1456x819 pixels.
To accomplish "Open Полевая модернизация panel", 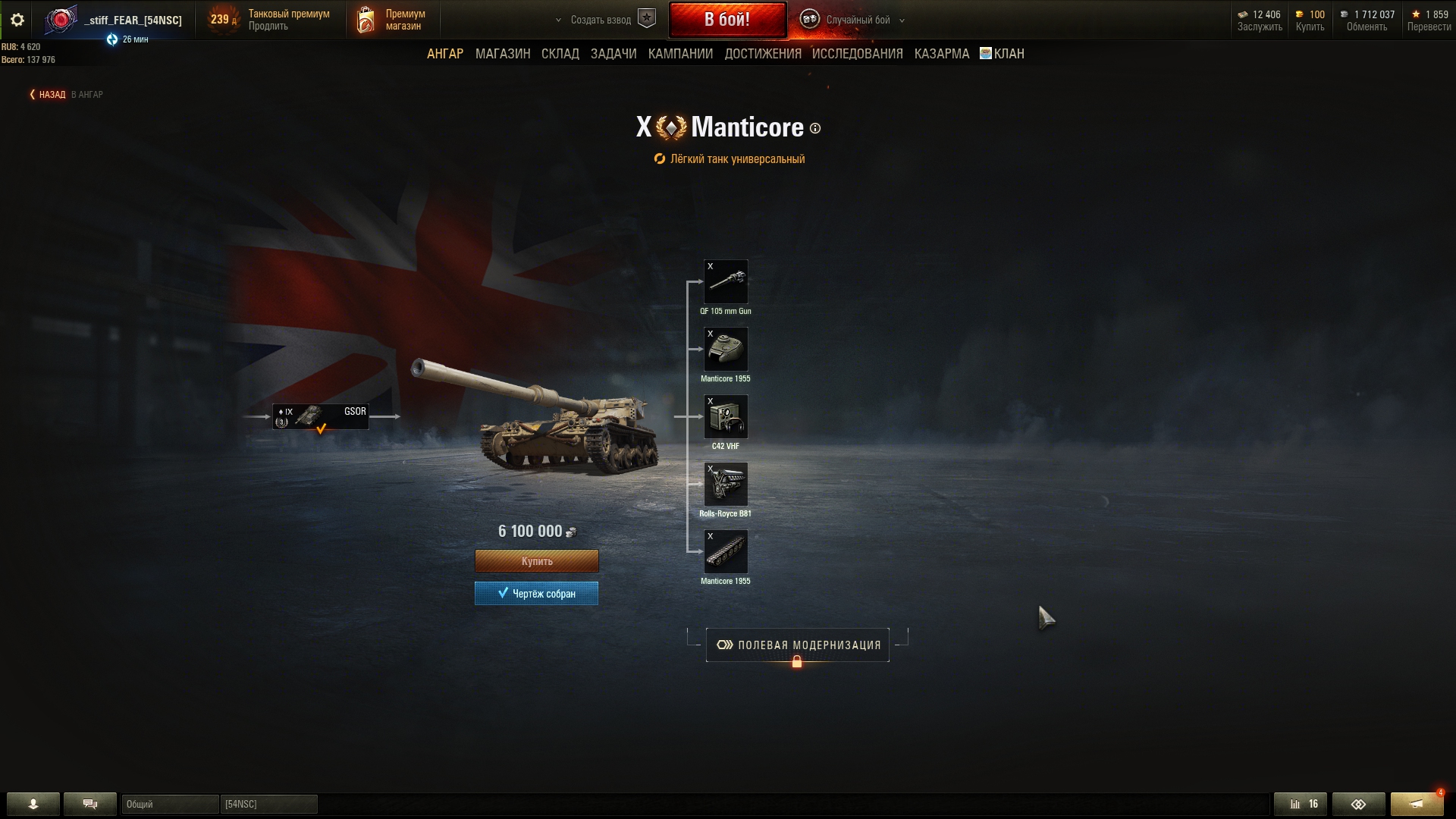I will (x=798, y=645).
